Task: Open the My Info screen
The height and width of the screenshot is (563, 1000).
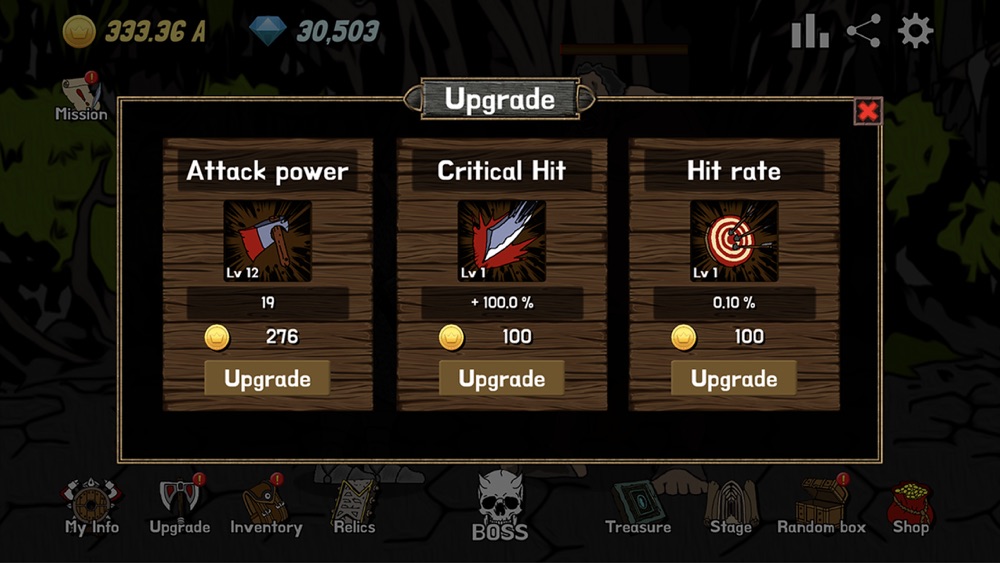Action: 92,507
